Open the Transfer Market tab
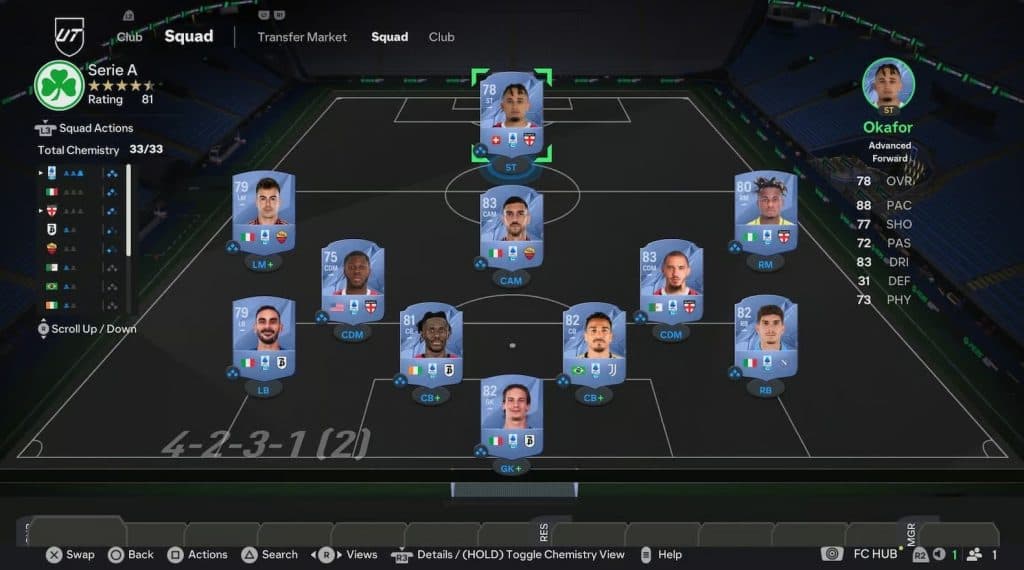Image resolution: width=1024 pixels, height=570 pixels. click(302, 37)
